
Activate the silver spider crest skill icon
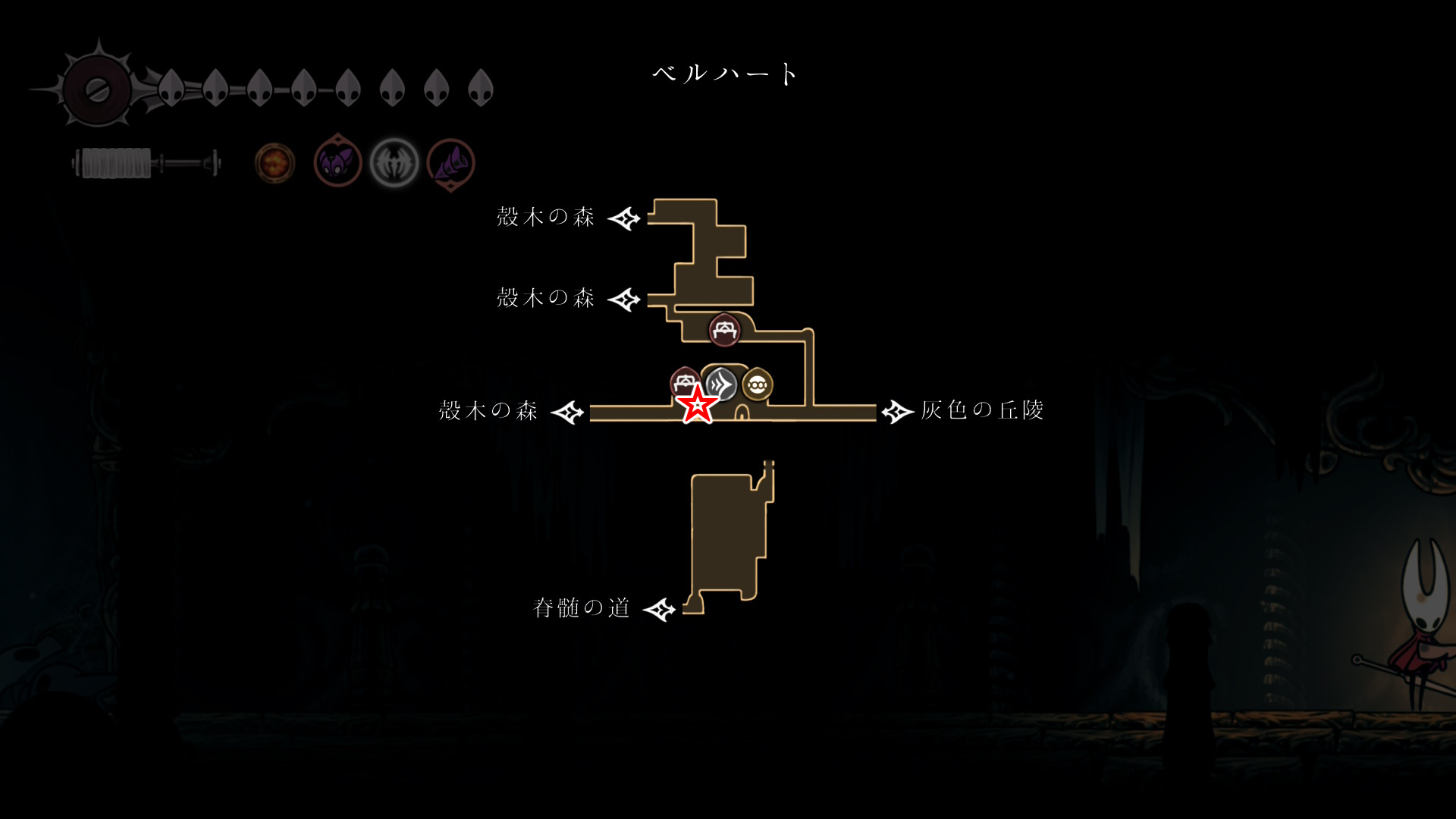click(394, 162)
